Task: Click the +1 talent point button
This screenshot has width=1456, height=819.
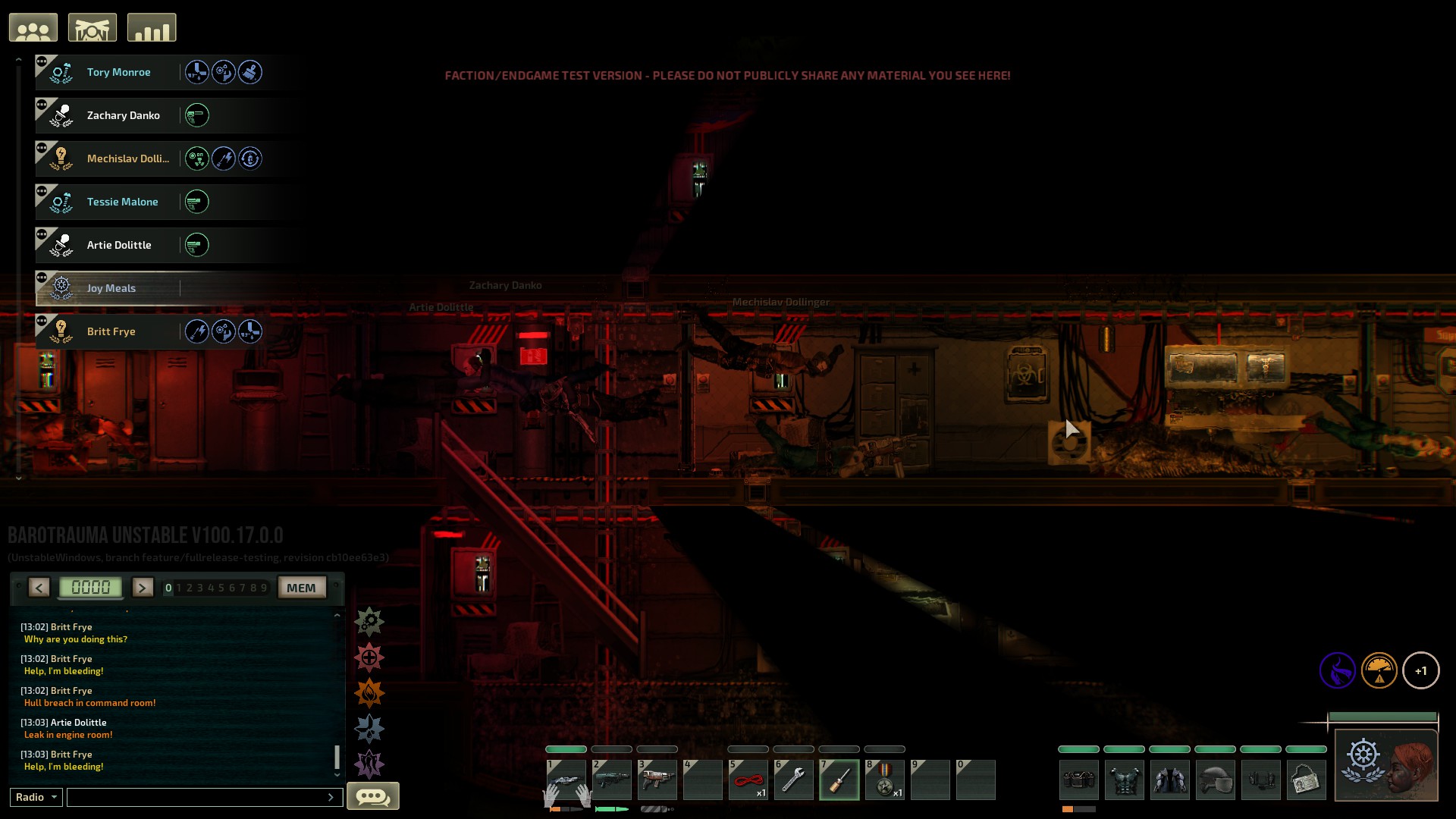Action: (1422, 670)
